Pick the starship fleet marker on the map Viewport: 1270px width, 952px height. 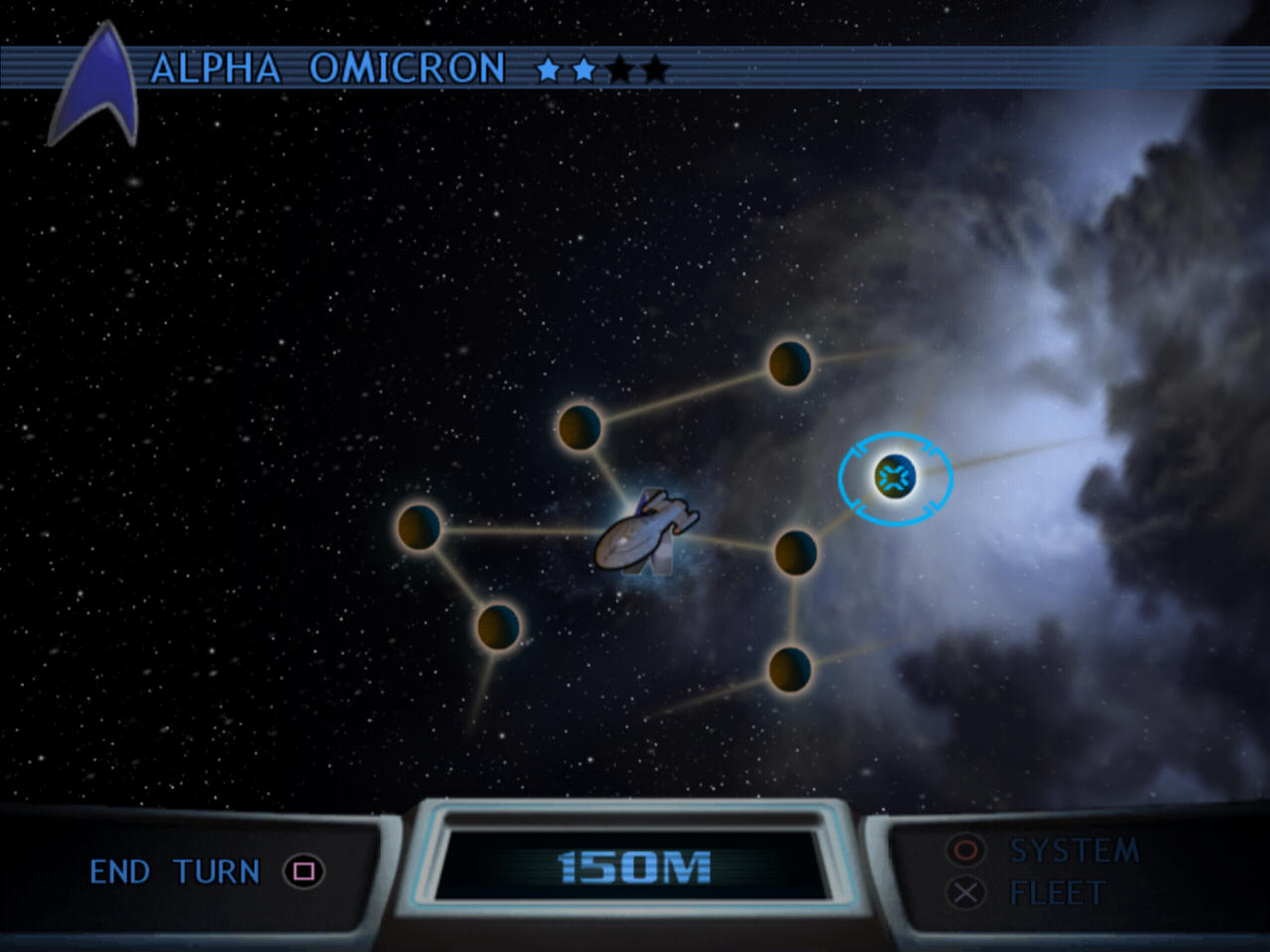645,534
